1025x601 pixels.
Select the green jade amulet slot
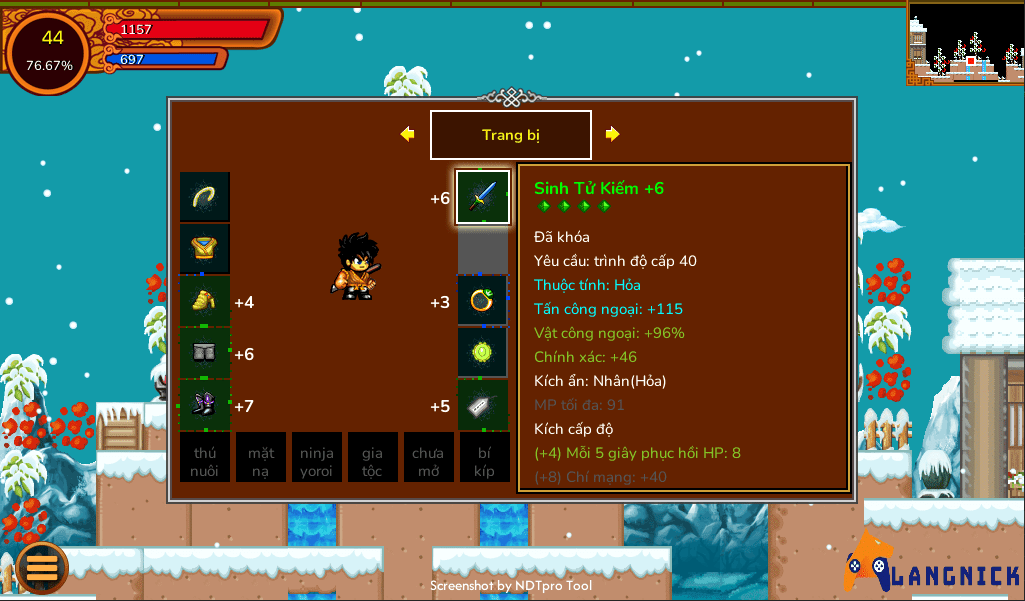(483, 353)
